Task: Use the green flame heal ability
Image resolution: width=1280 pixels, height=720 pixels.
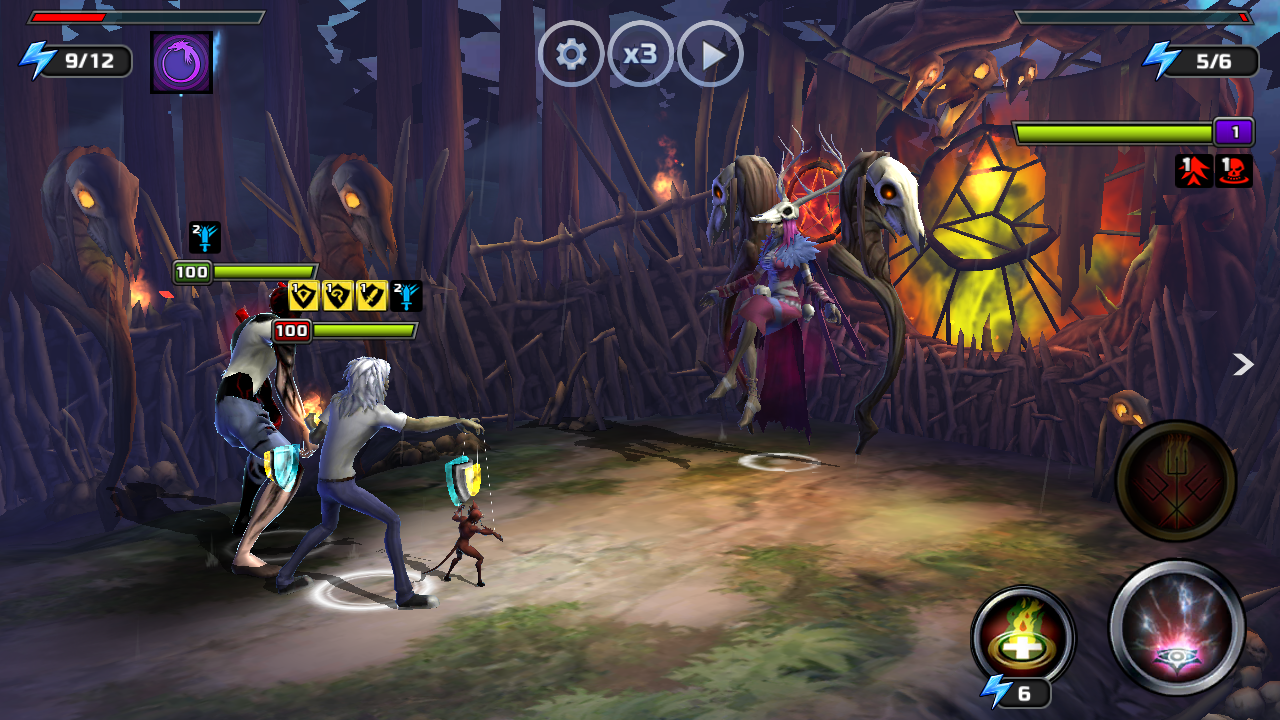Action: tap(1022, 636)
